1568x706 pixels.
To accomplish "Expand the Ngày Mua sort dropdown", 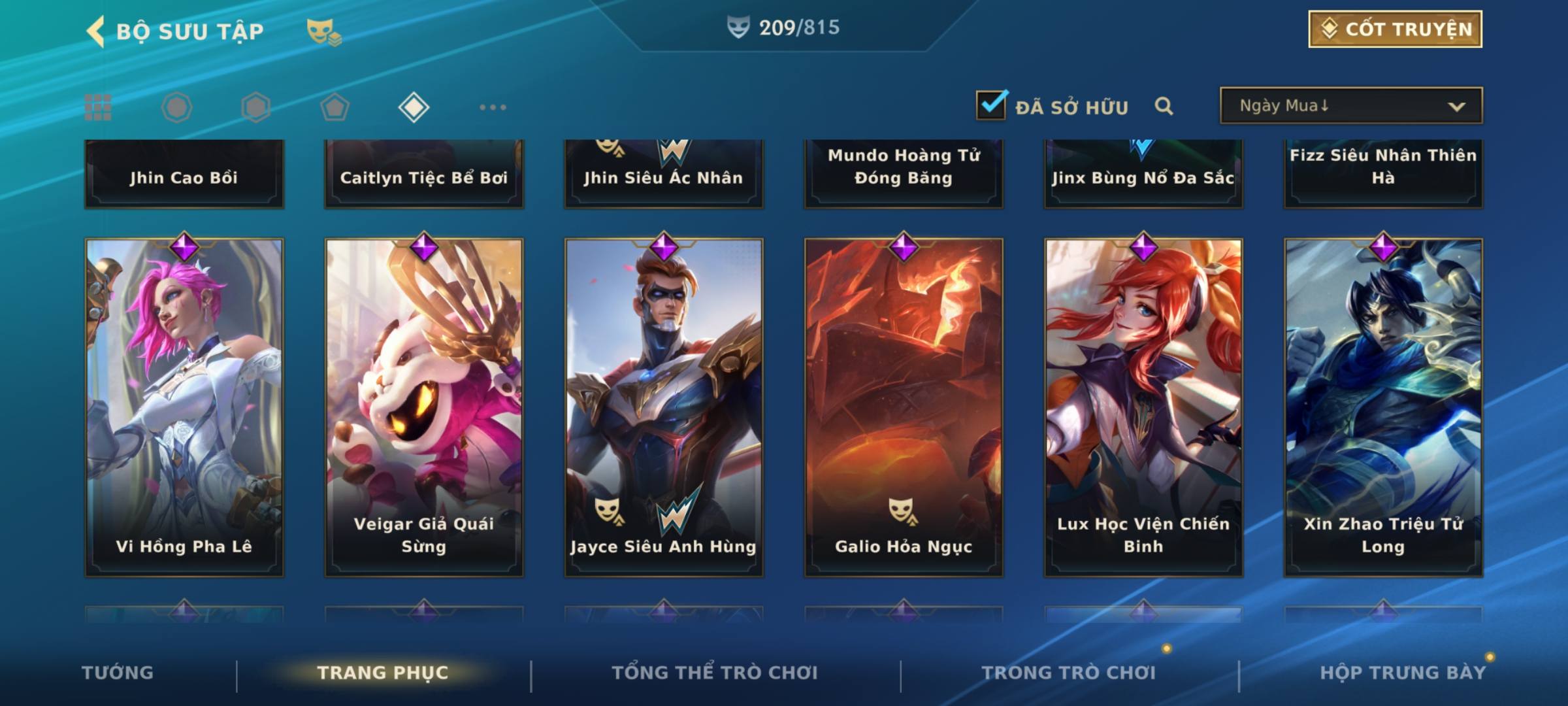I will click(1350, 106).
